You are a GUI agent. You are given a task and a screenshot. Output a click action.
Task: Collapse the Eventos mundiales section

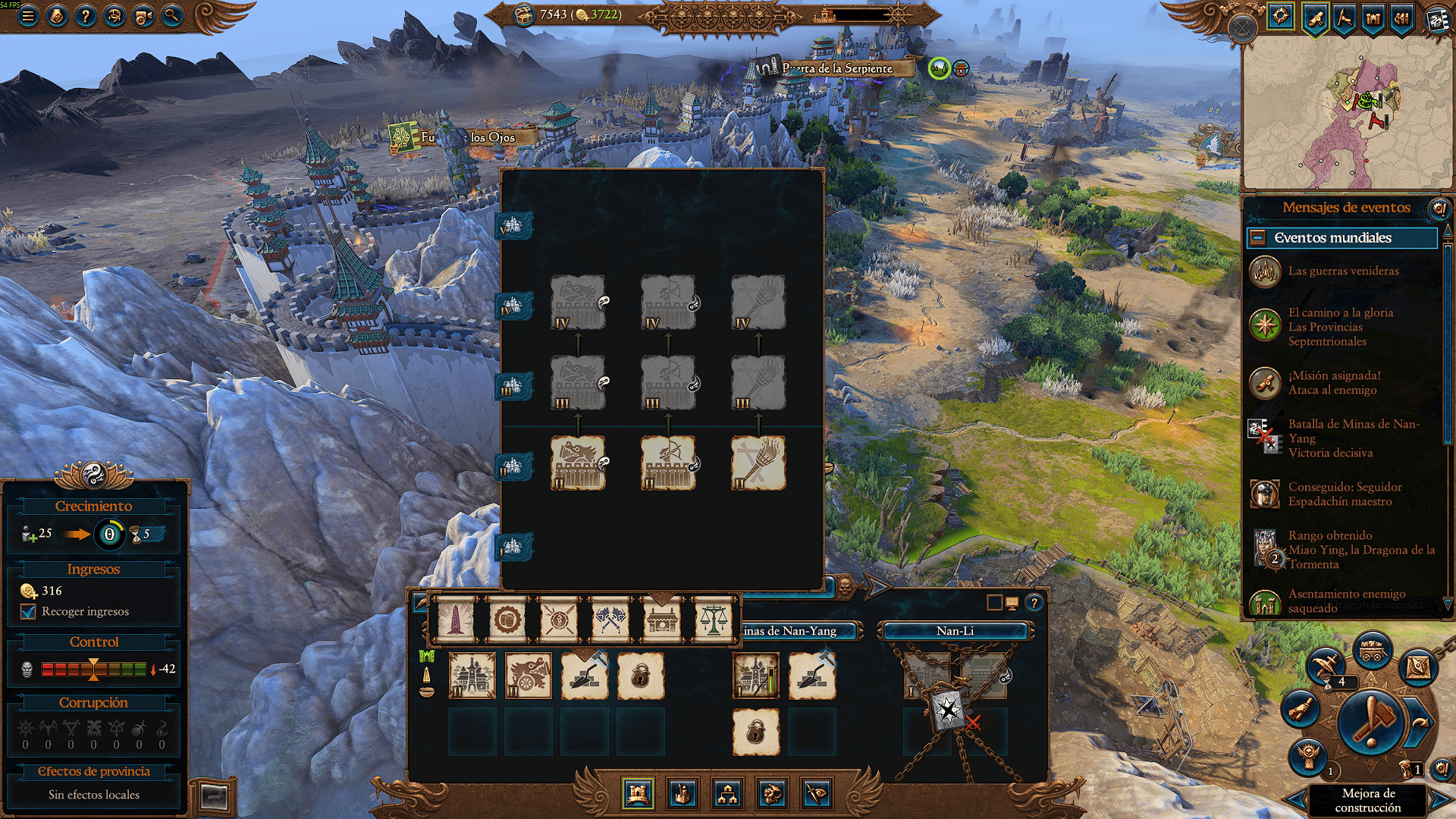[x=1257, y=238]
